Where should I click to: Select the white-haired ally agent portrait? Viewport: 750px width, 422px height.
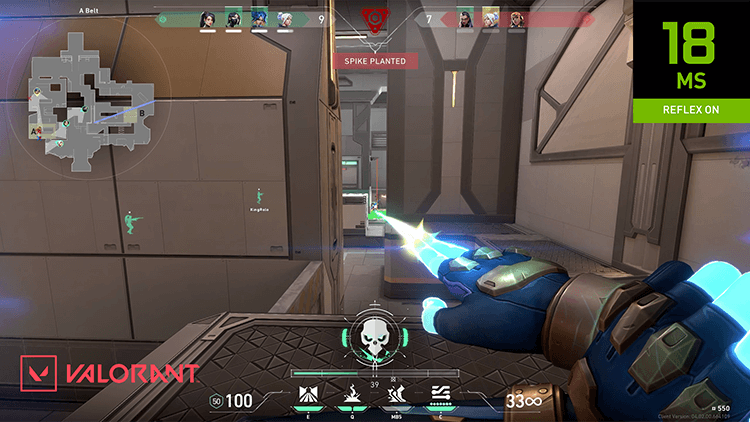[283, 18]
